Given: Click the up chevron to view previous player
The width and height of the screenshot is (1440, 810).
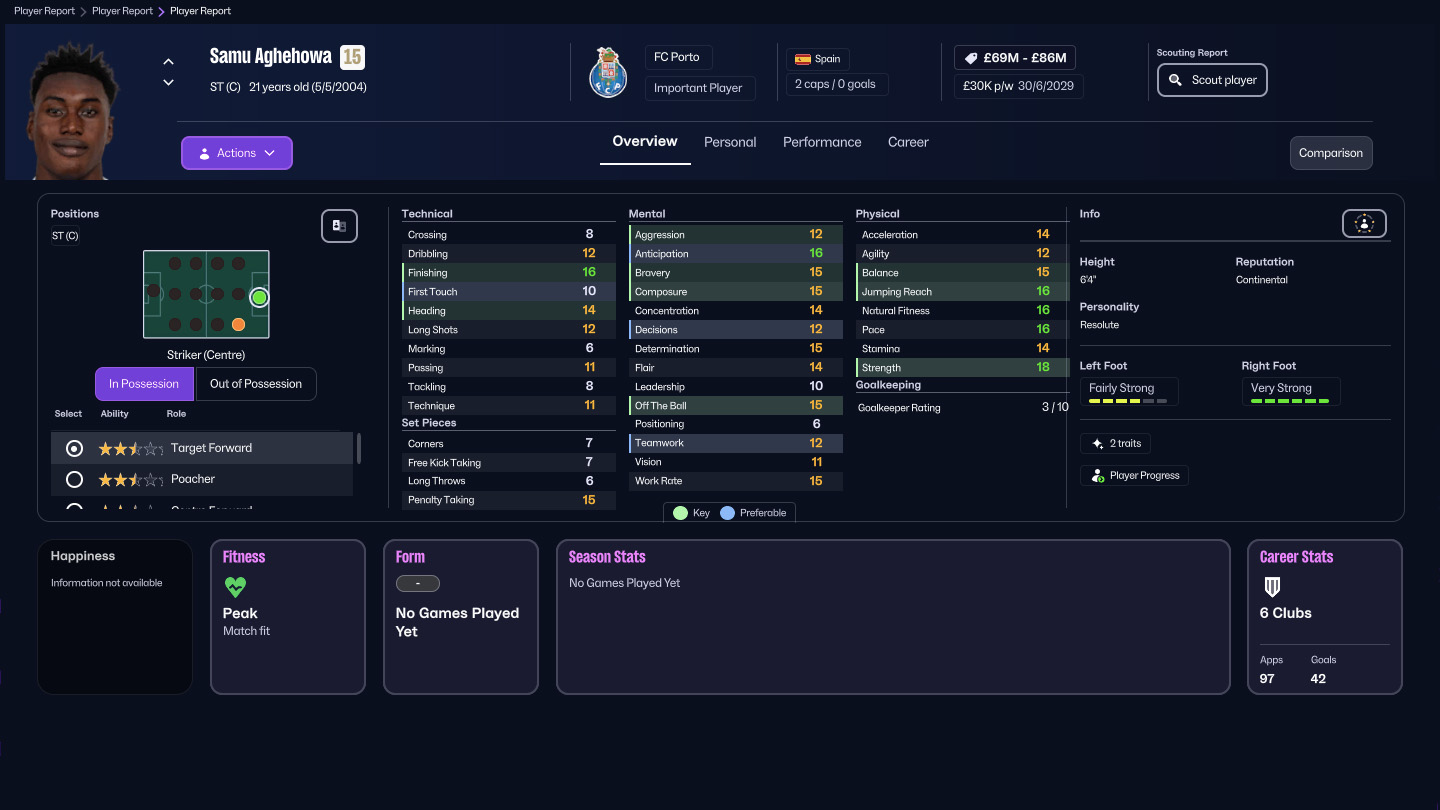Looking at the screenshot, I should [x=168, y=60].
